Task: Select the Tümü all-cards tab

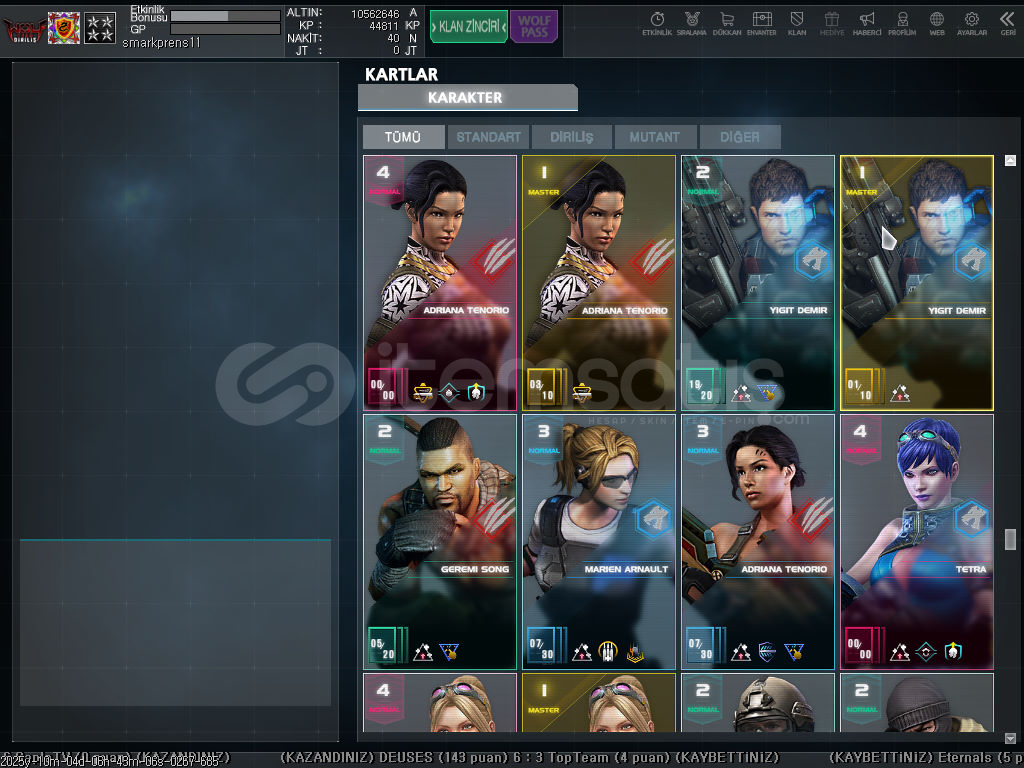Action: pos(403,137)
